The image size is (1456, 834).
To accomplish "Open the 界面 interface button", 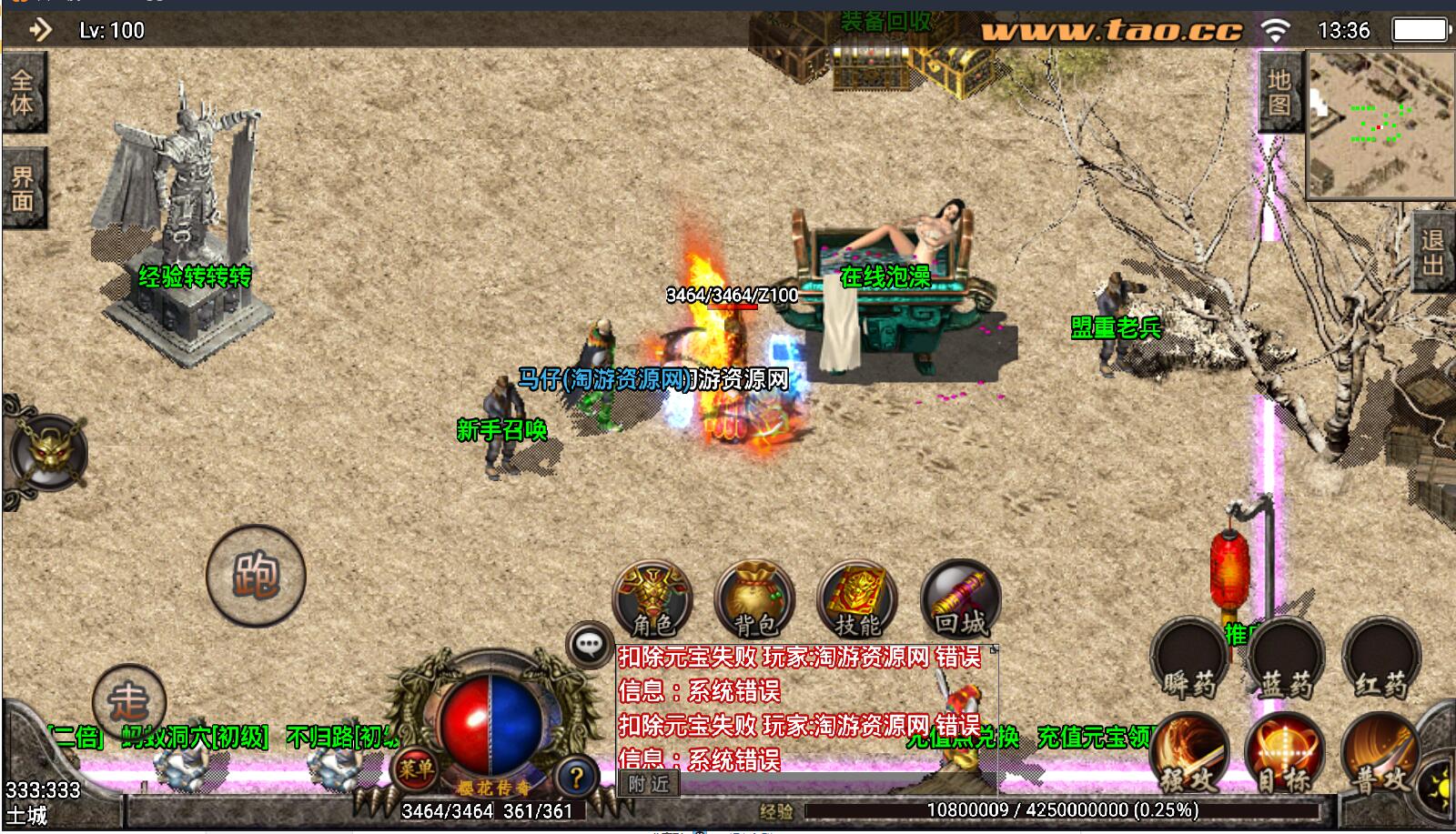I will coord(23,188).
